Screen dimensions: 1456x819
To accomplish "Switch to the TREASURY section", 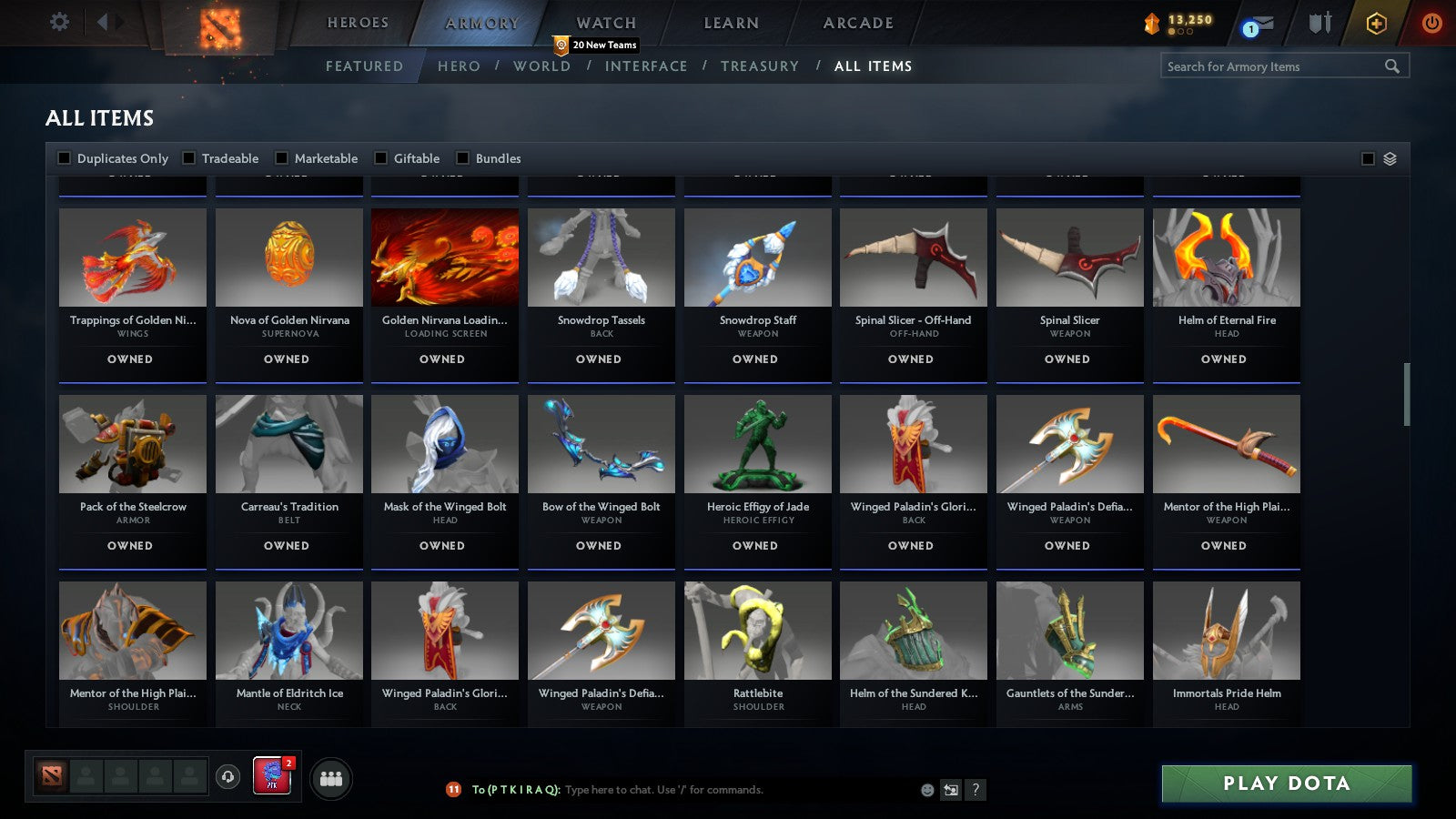I will pyautogui.click(x=761, y=66).
